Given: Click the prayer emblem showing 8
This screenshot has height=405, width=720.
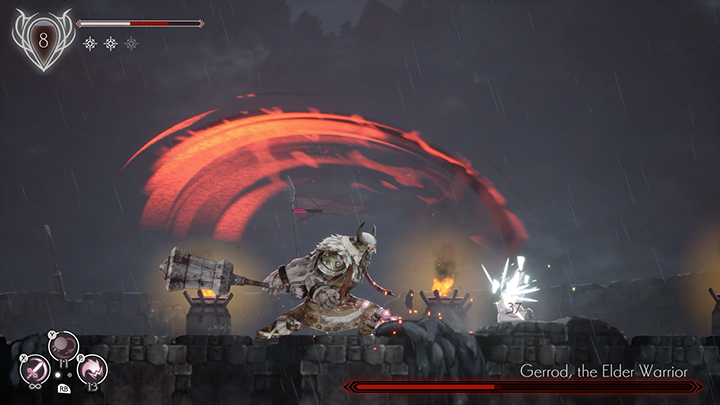Looking at the screenshot, I should 42,39.
